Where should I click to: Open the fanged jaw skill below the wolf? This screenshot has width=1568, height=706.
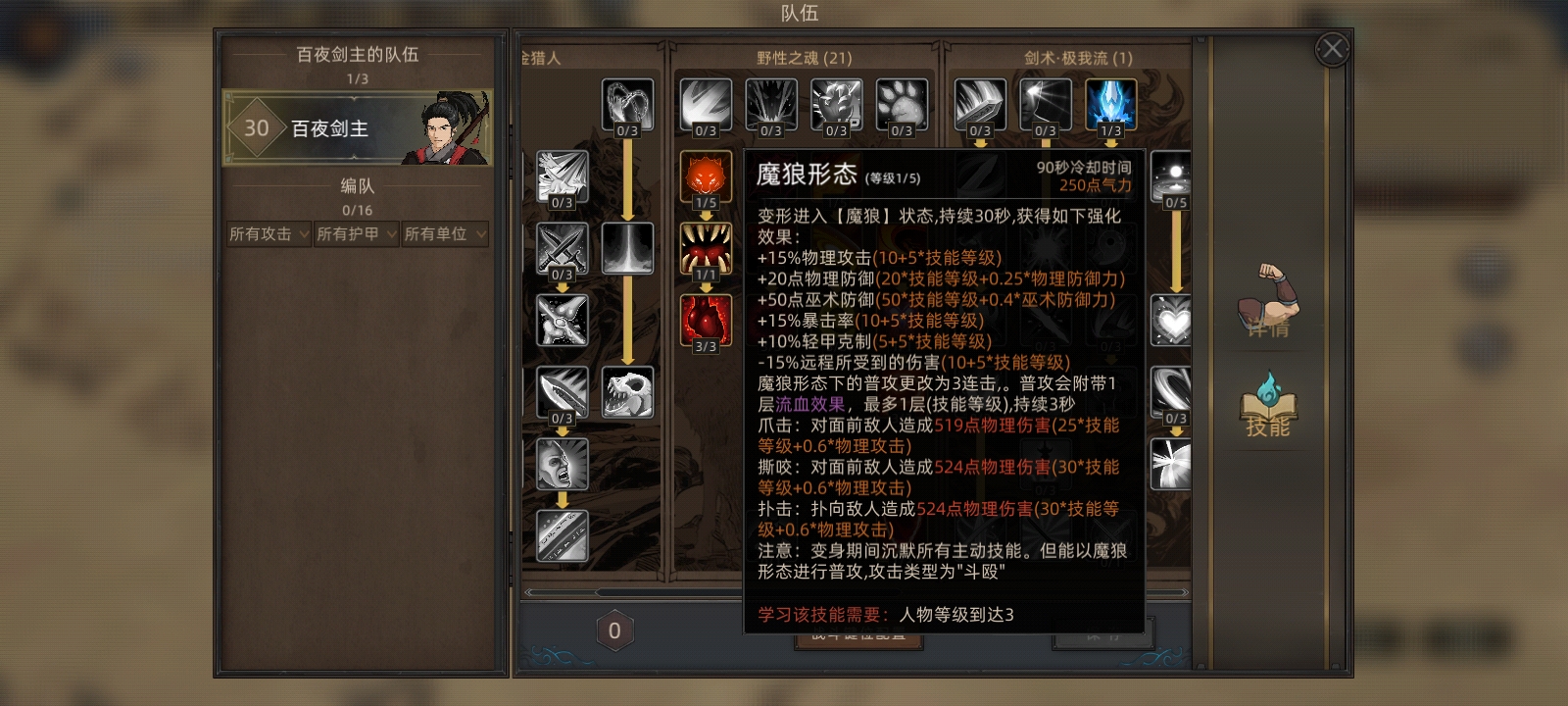coord(708,248)
